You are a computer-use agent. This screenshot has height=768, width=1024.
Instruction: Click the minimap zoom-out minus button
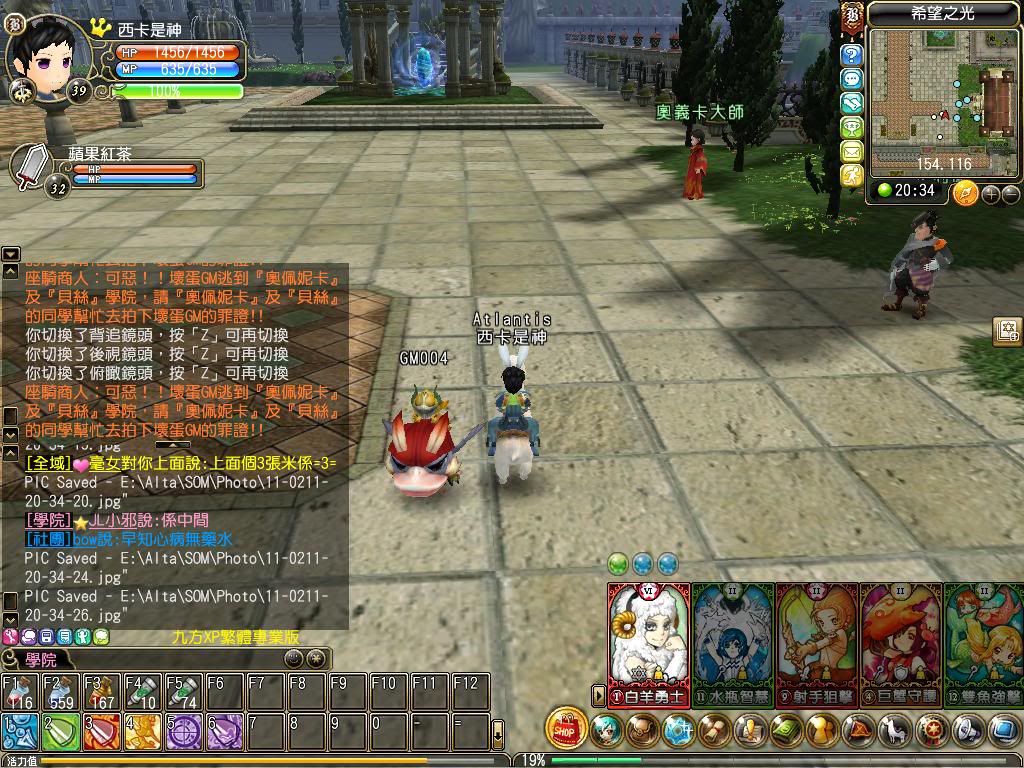tap(1010, 194)
